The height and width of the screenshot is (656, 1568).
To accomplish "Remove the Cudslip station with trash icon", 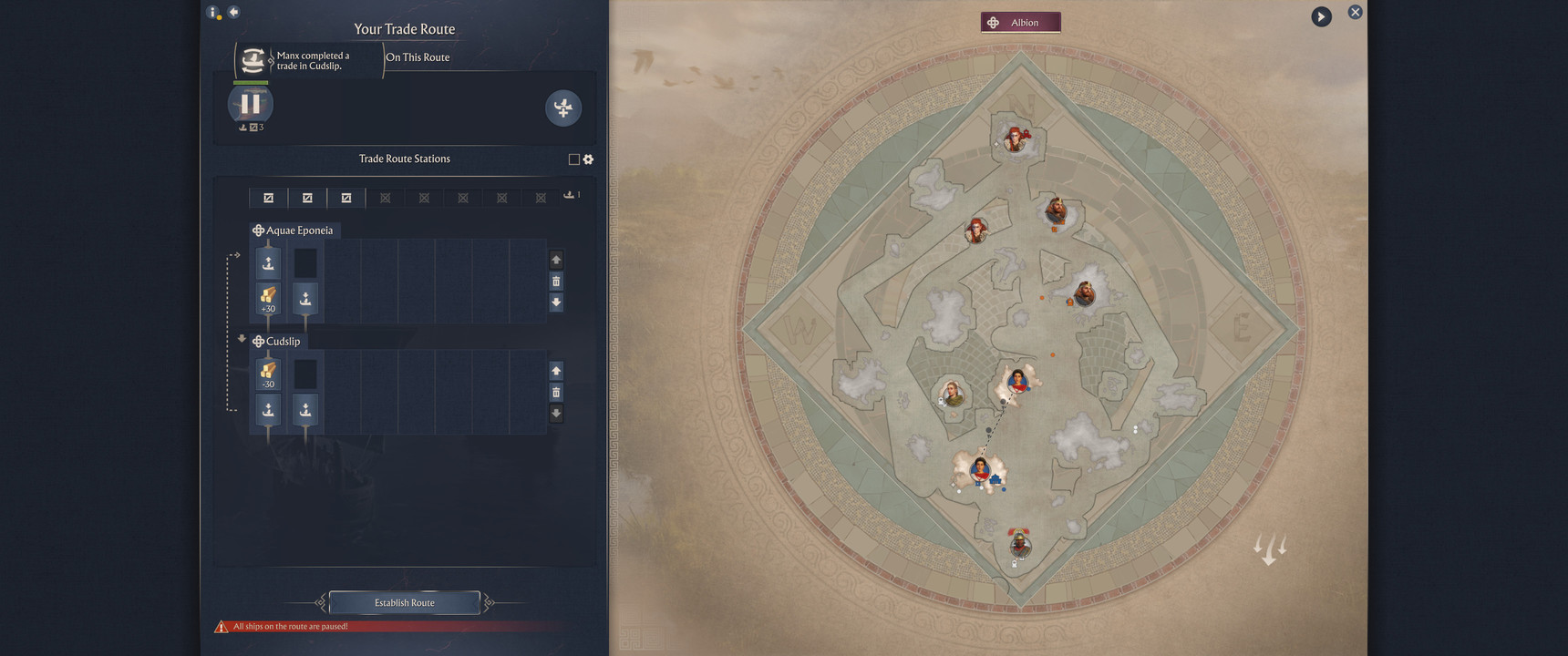I will 556,393.
